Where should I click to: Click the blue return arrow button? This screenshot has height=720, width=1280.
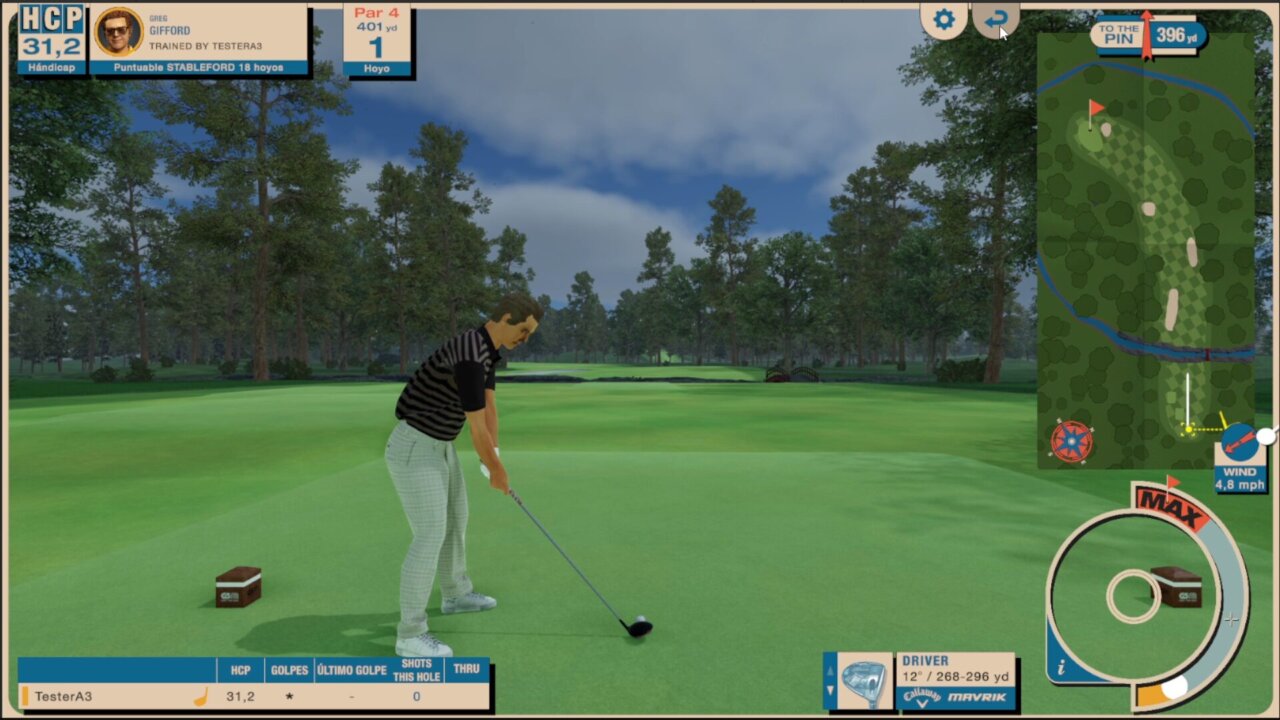click(x=996, y=20)
